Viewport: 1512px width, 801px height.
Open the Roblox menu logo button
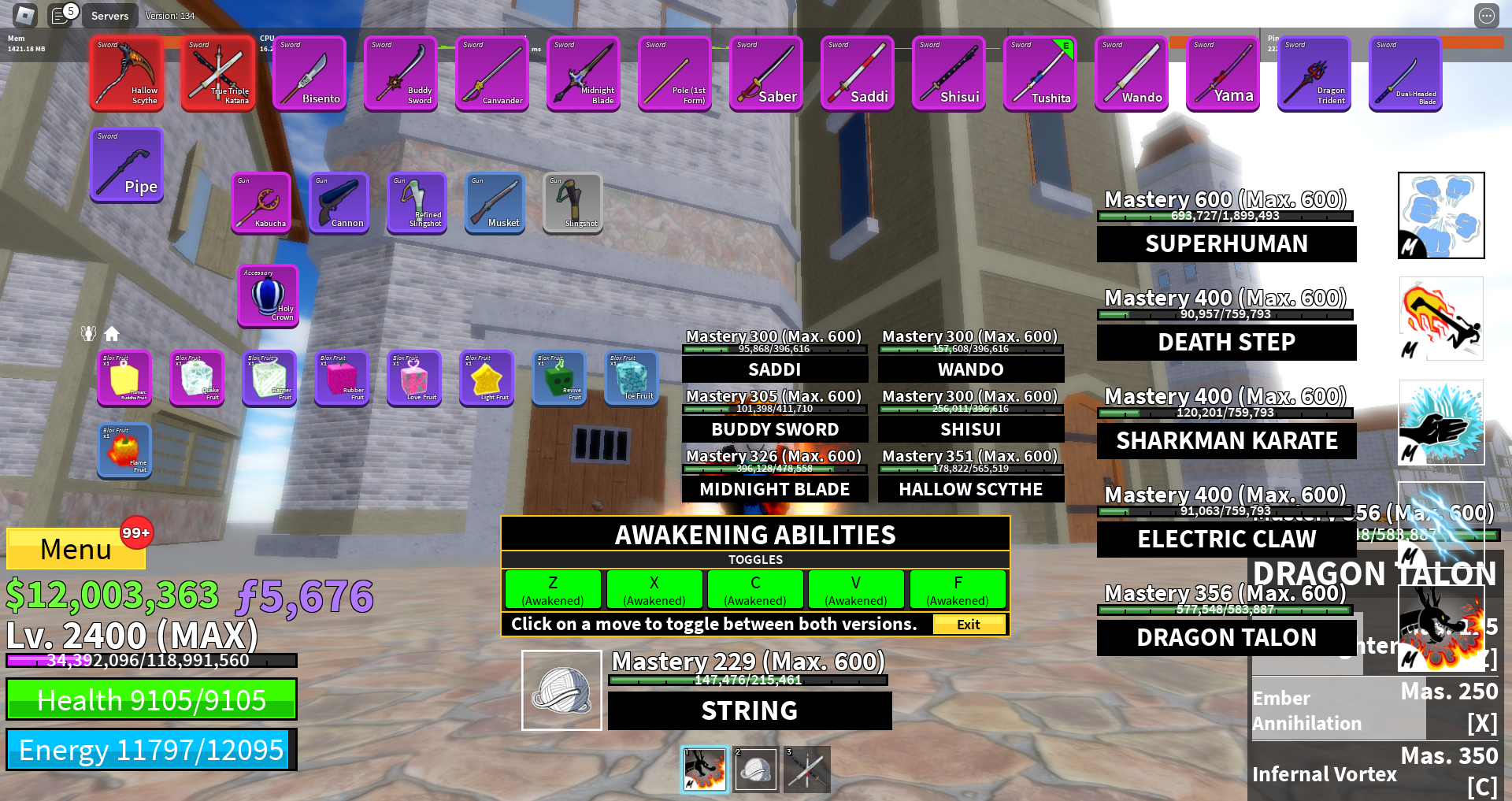[x=25, y=15]
